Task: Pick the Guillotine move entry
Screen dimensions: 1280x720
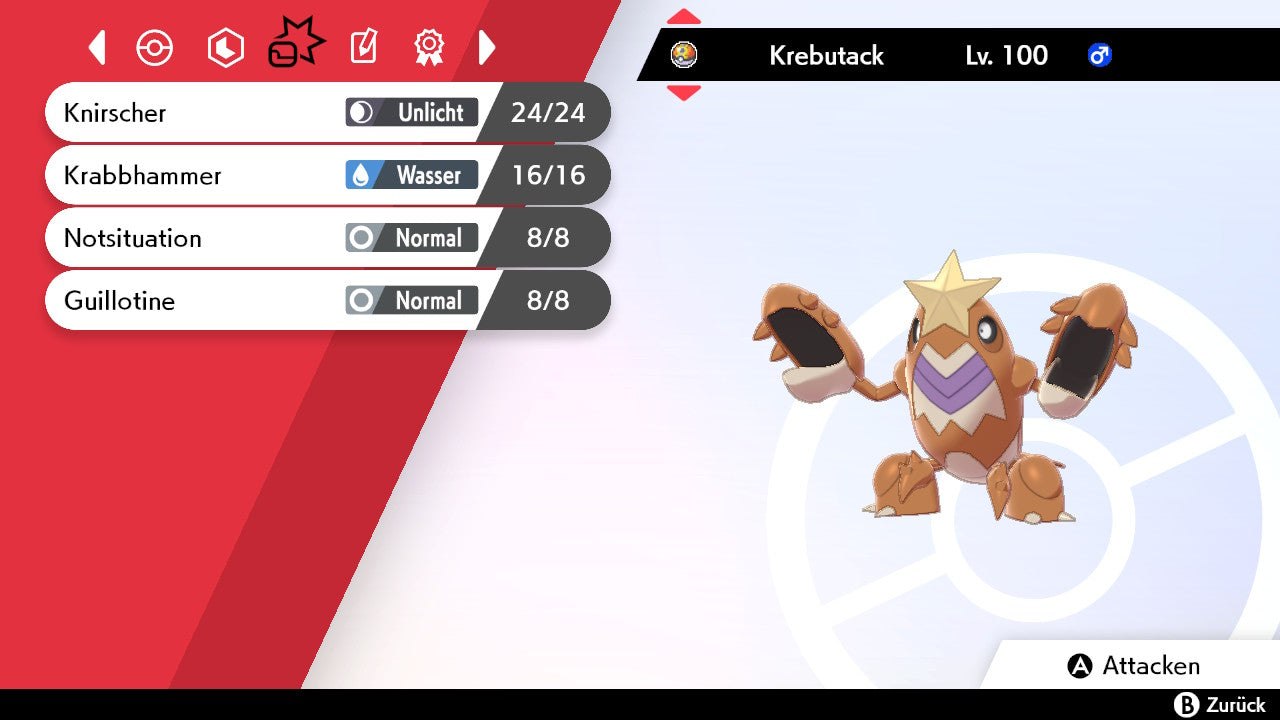Action: tap(326, 300)
